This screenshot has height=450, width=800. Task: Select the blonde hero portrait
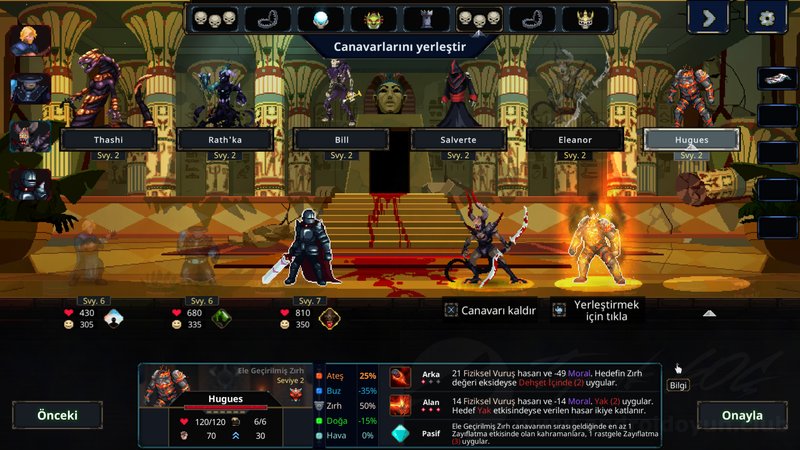pyautogui.click(x=30, y=42)
